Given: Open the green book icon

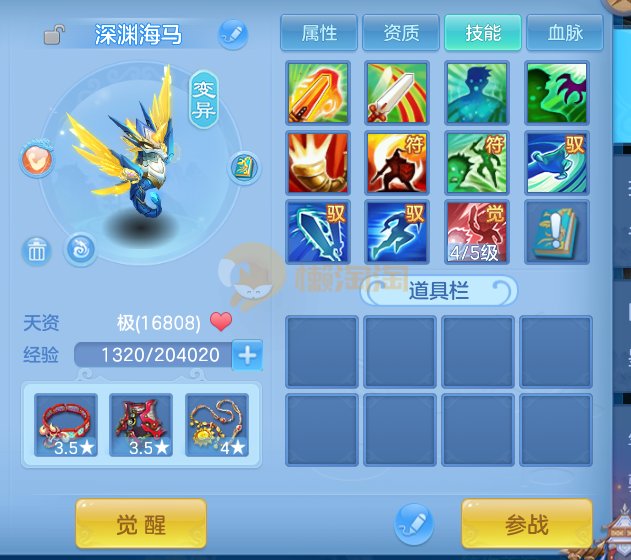Looking at the screenshot, I should [244, 166].
